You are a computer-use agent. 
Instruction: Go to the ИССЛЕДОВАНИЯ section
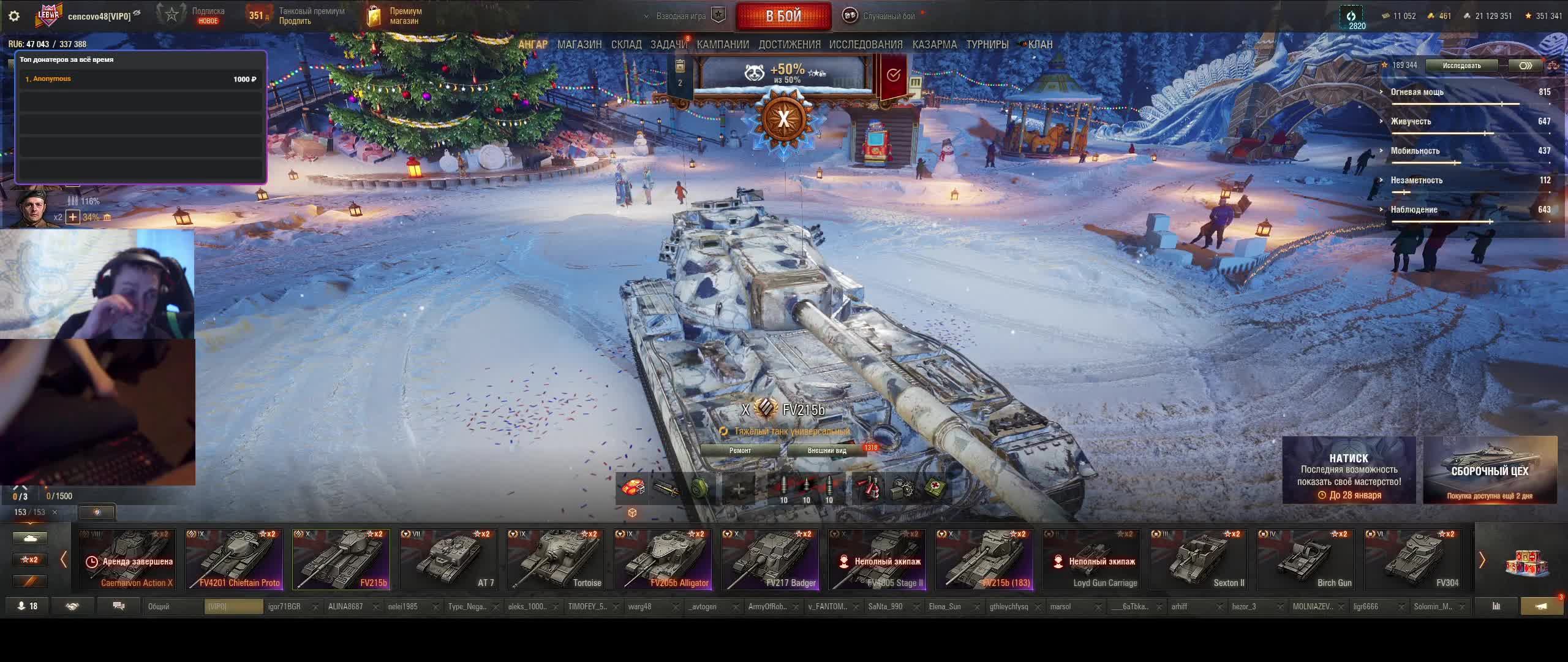point(865,45)
